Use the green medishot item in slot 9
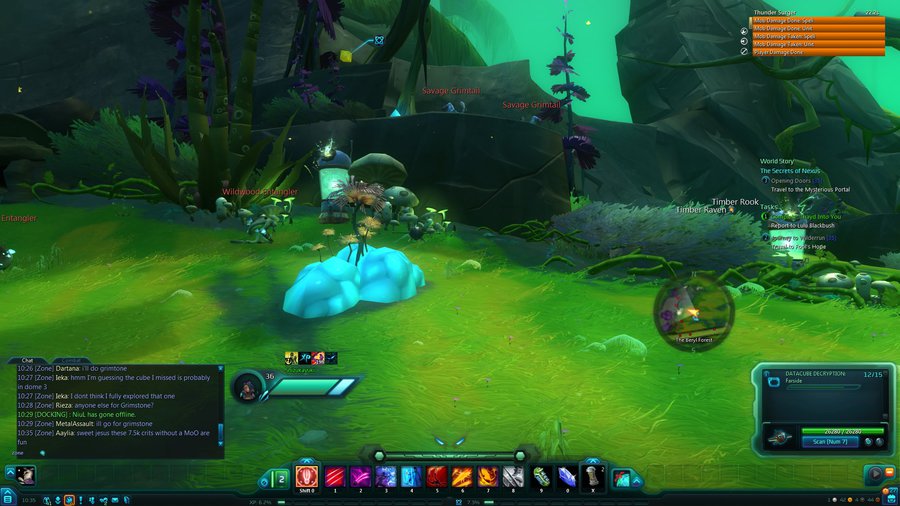This screenshot has width=900, height=506. [x=541, y=477]
